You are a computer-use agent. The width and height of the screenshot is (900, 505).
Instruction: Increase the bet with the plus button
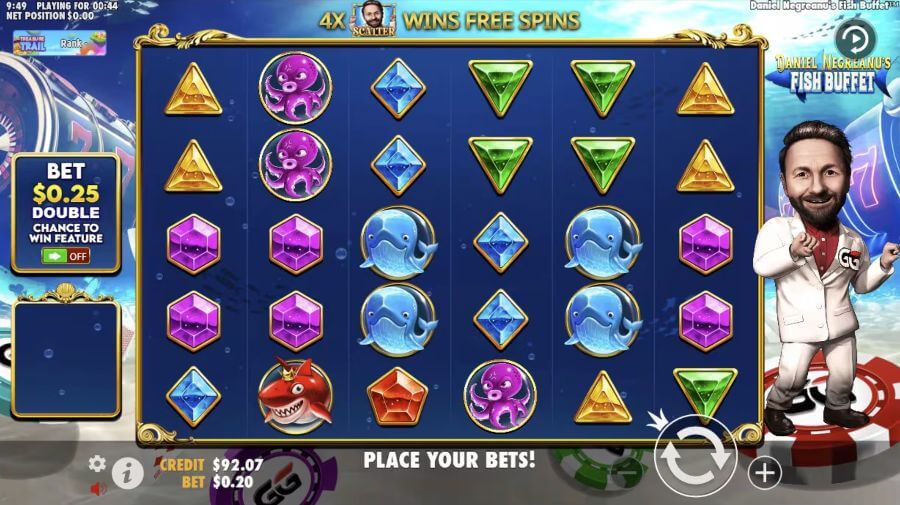pyautogui.click(x=765, y=472)
